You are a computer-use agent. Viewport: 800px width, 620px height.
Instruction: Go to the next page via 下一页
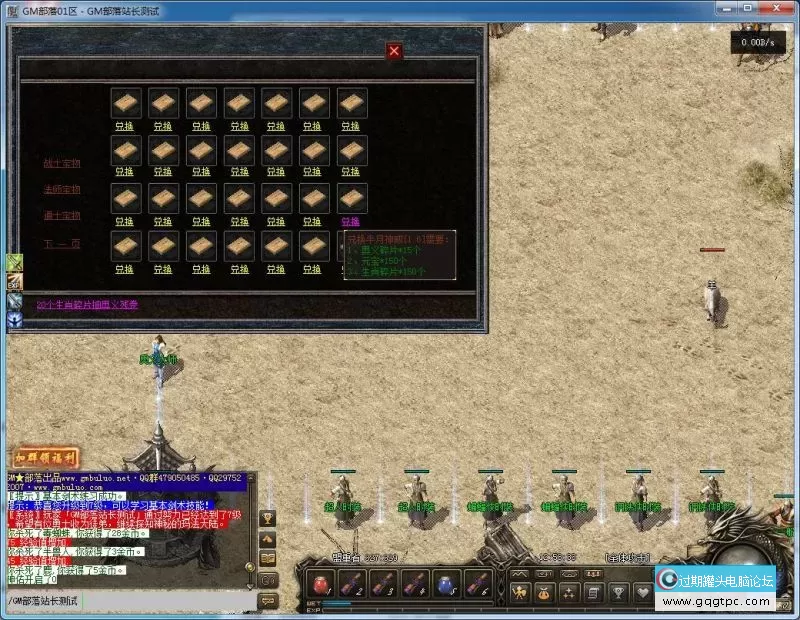[62, 243]
